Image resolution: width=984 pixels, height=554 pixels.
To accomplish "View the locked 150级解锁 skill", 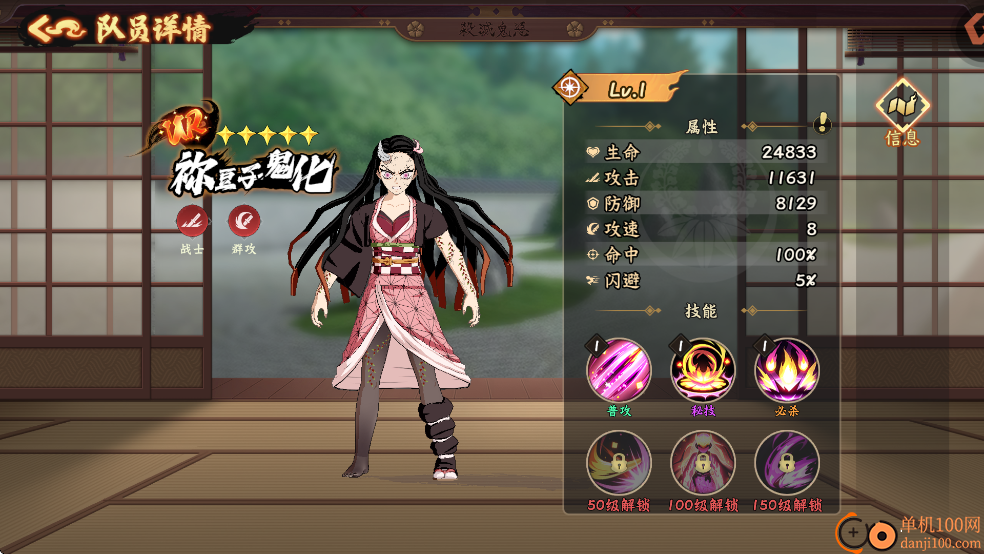I will point(786,463).
